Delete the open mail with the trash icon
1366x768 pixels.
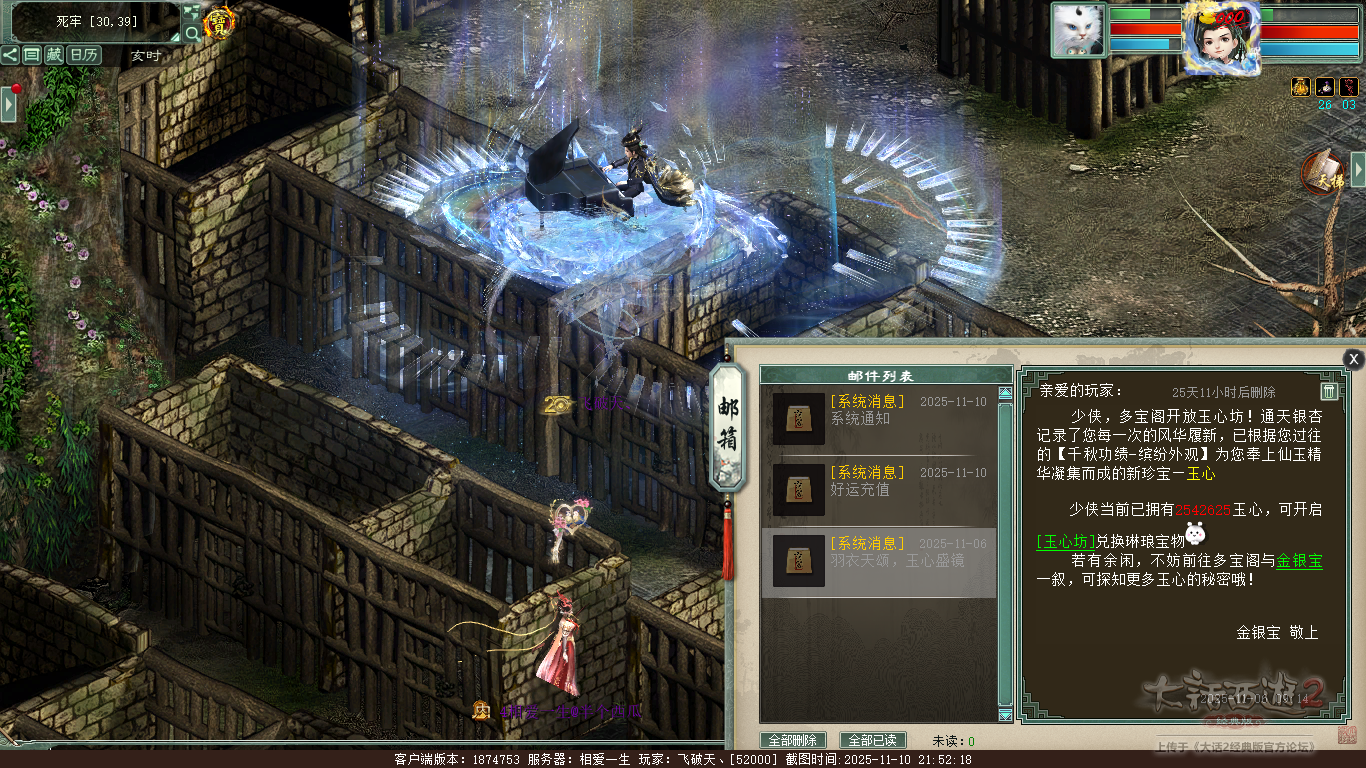[x=1329, y=391]
